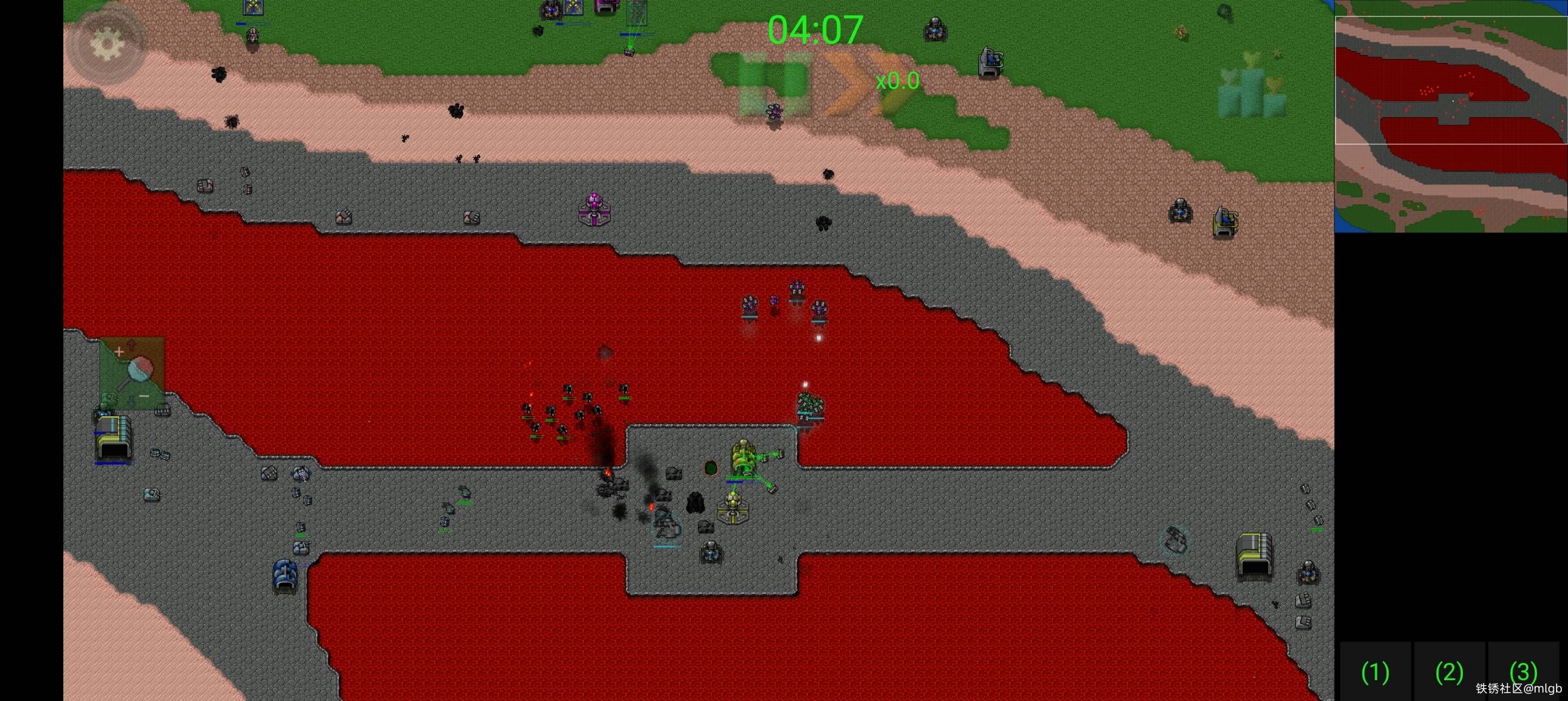Select control group (2)
The image size is (1568, 701).
pos(1449,672)
